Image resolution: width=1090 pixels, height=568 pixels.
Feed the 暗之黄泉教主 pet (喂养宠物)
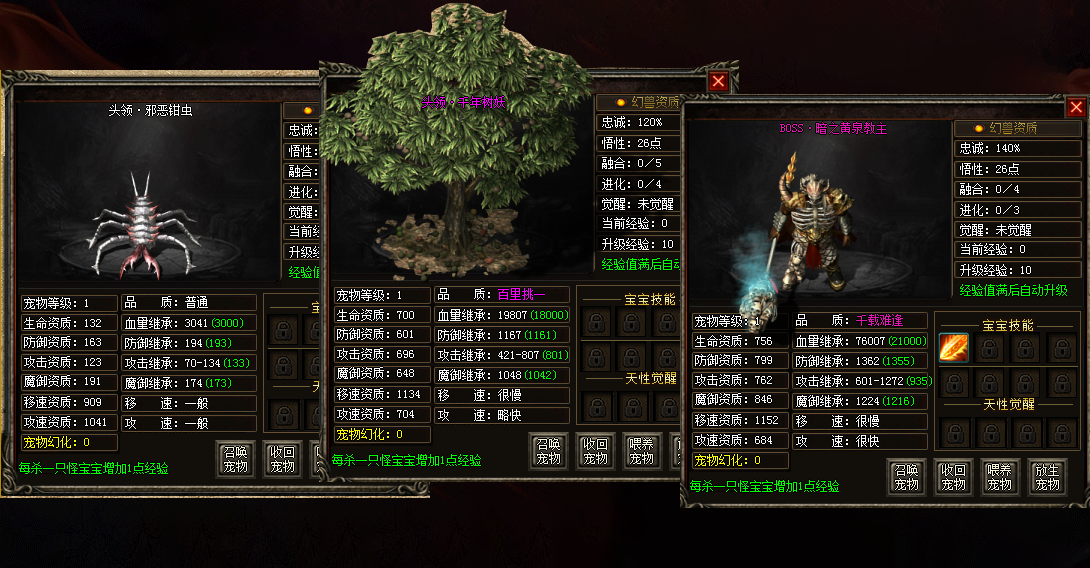click(x=1000, y=478)
